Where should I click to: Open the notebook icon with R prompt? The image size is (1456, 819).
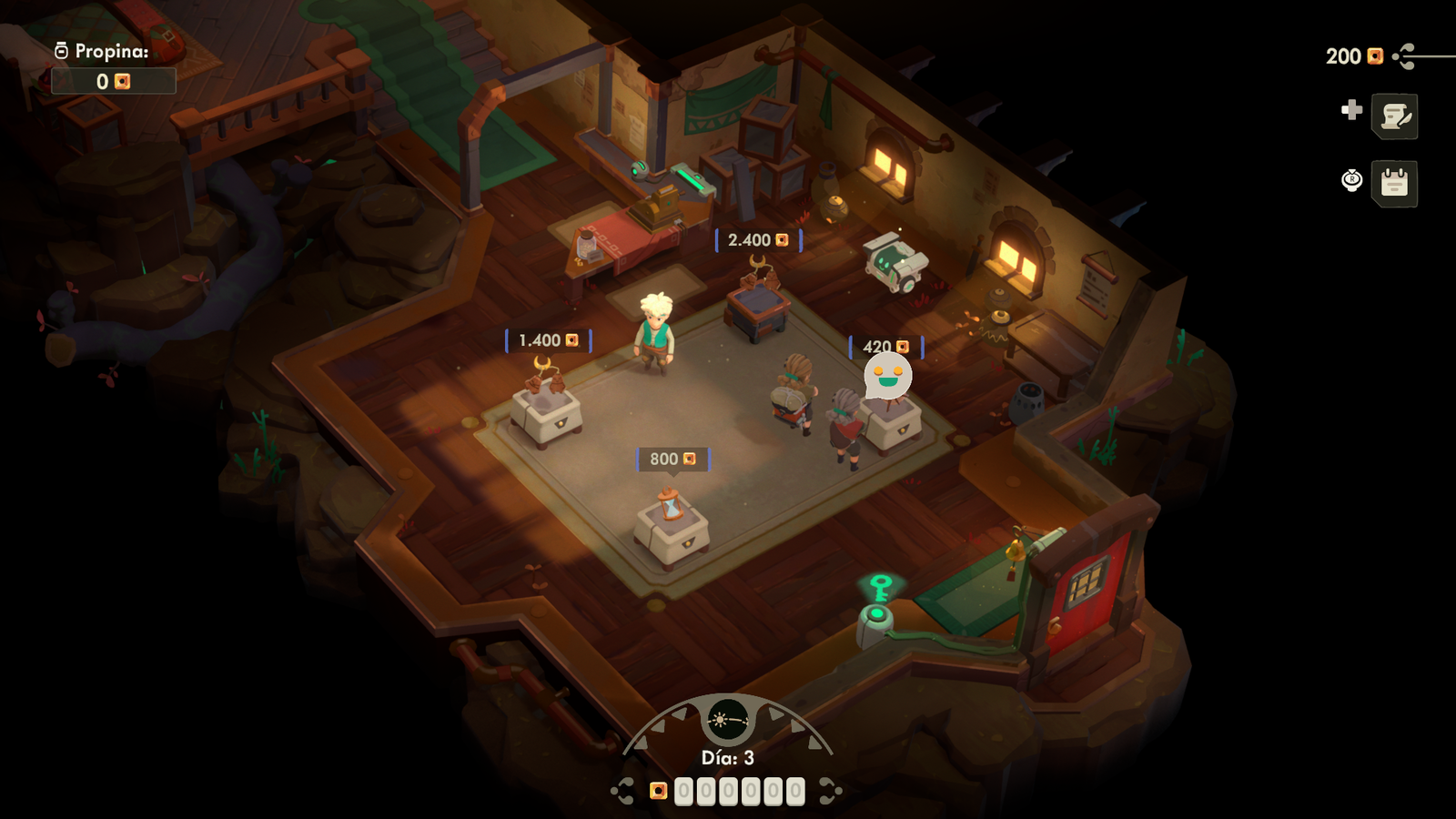[x=1396, y=182]
